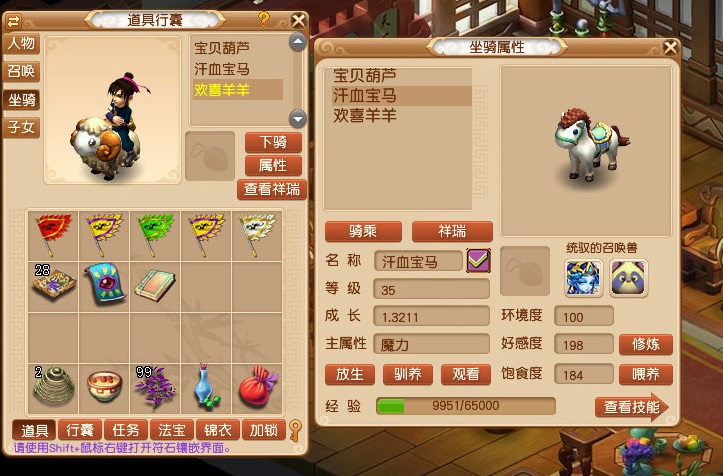
Task: Open the 召唤 summon tab
Action: 21,71
